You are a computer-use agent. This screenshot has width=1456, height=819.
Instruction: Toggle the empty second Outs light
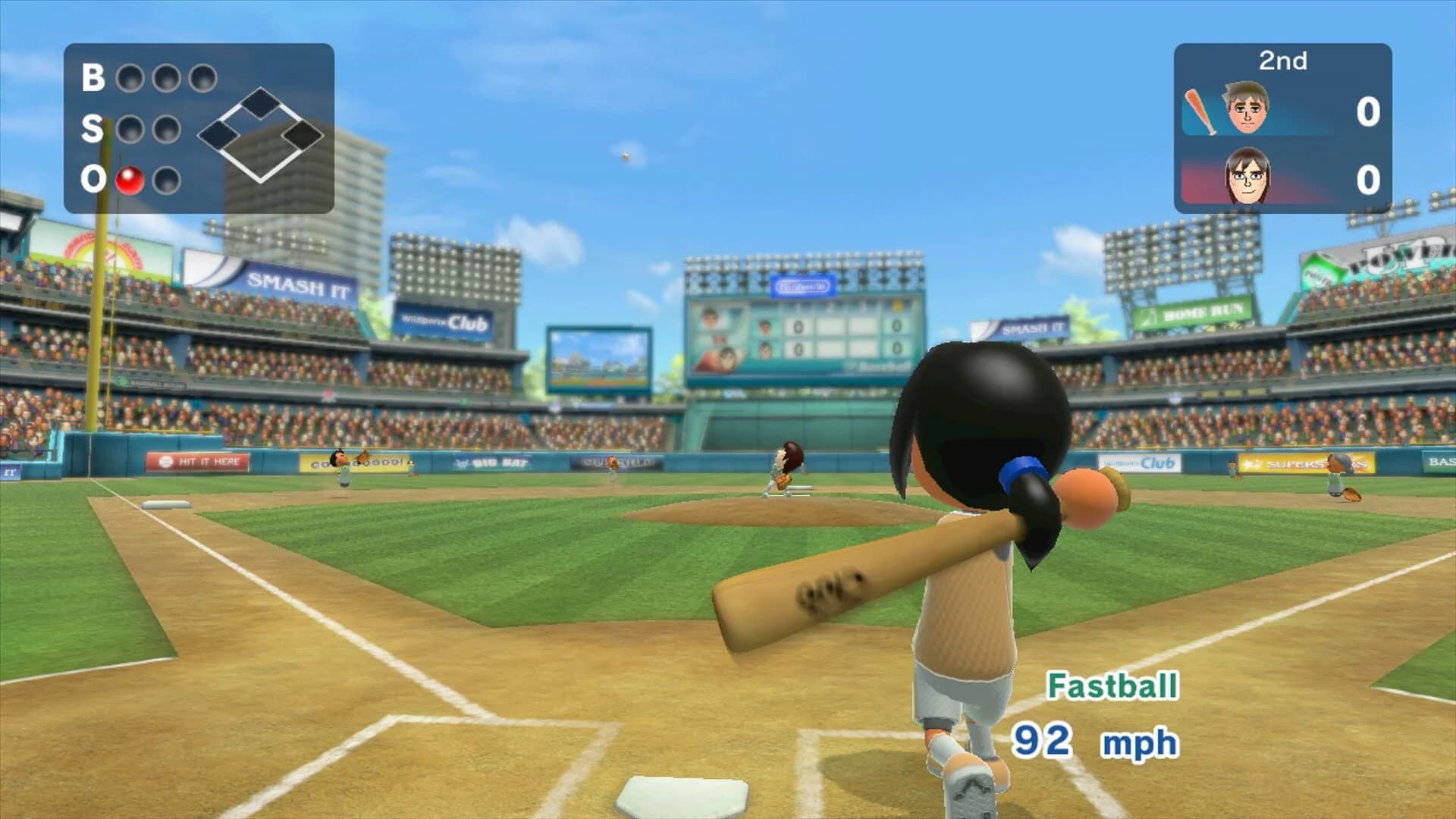pyautogui.click(x=168, y=180)
